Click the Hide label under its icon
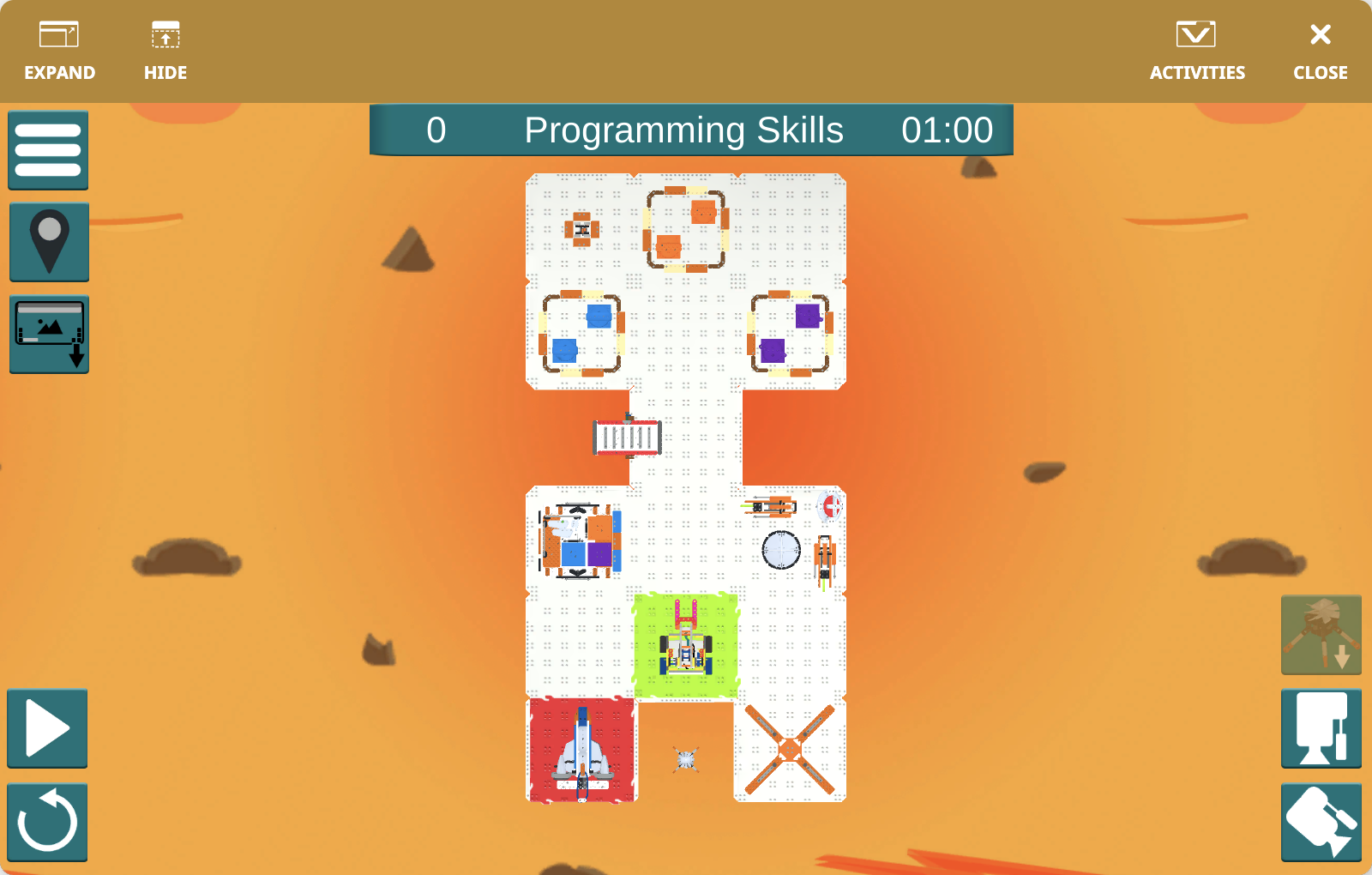This screenshot has width=1372, height=875. click(x=165, y=73)
